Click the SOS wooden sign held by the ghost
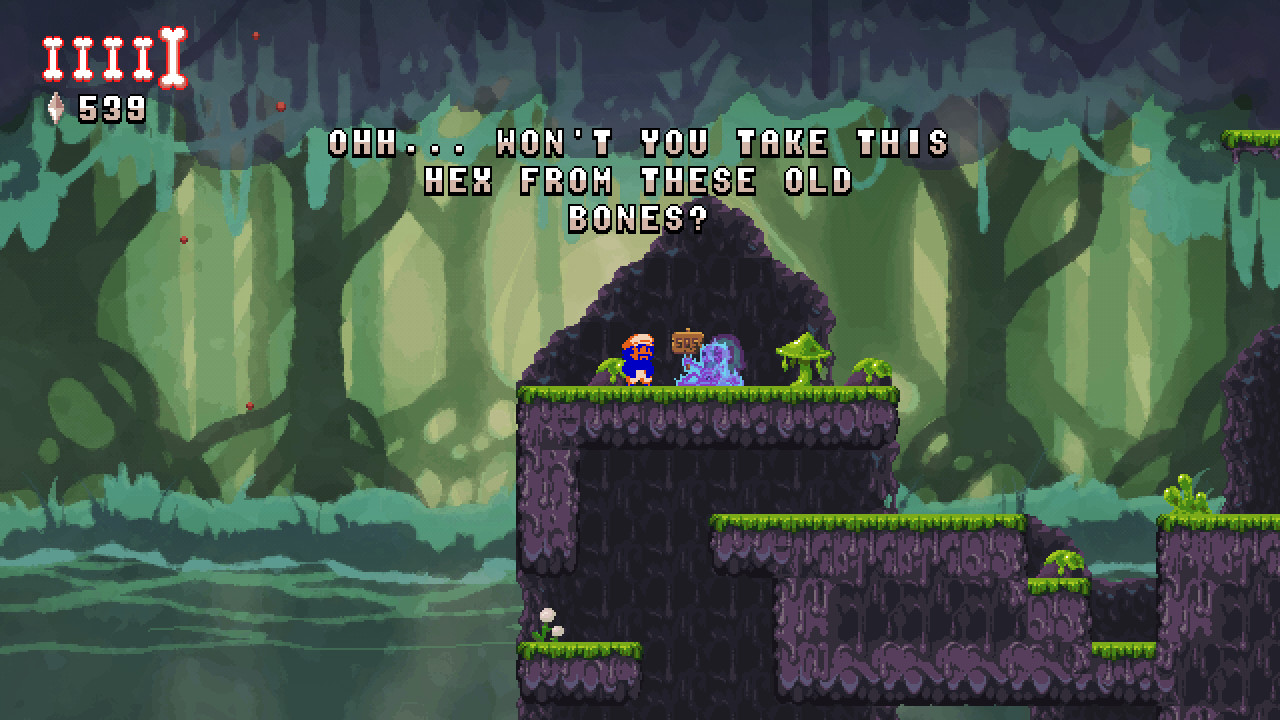Image resolution: width=1280 pixels, height=720 pixels. 686,344
